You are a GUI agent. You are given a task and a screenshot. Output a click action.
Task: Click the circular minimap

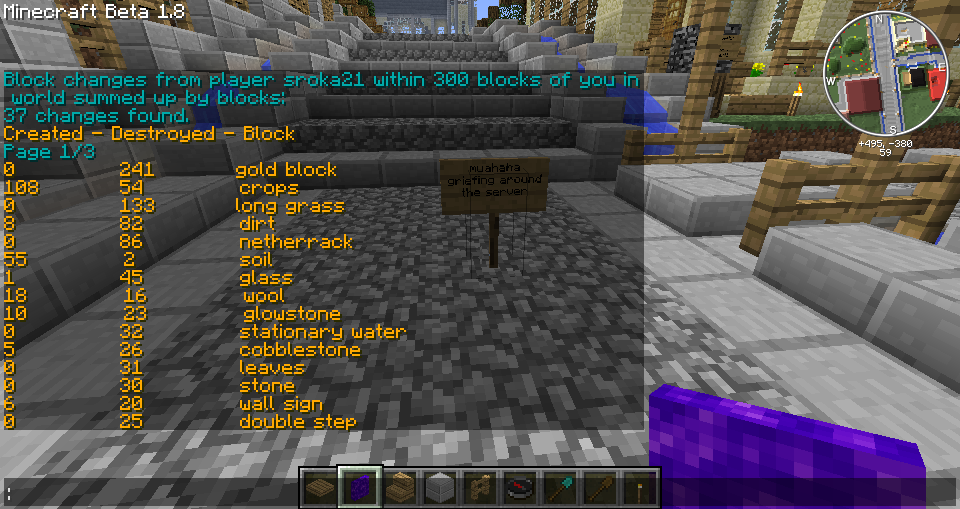(886, 76)
